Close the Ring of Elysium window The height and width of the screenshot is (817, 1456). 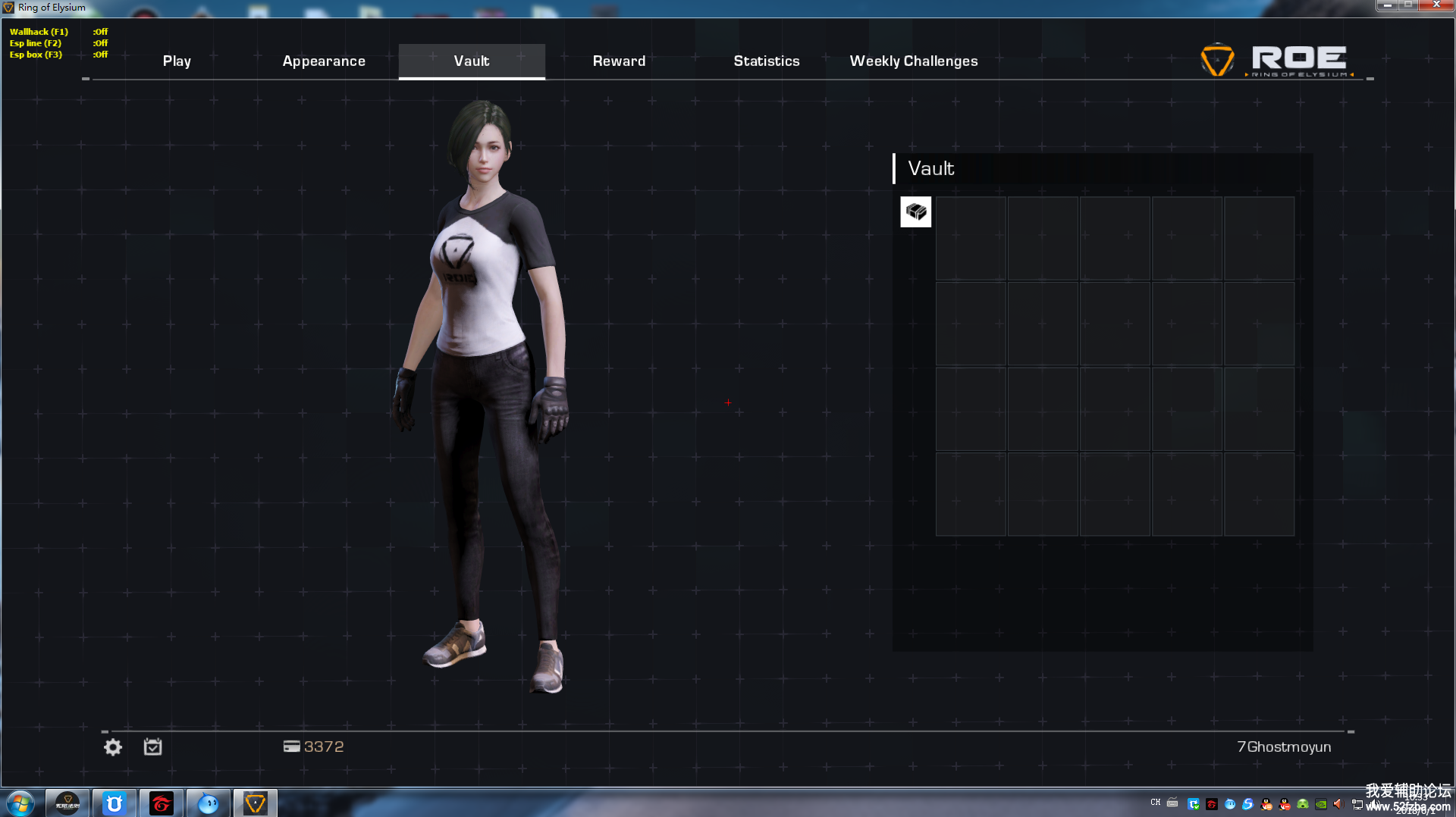pos(1436,5)
